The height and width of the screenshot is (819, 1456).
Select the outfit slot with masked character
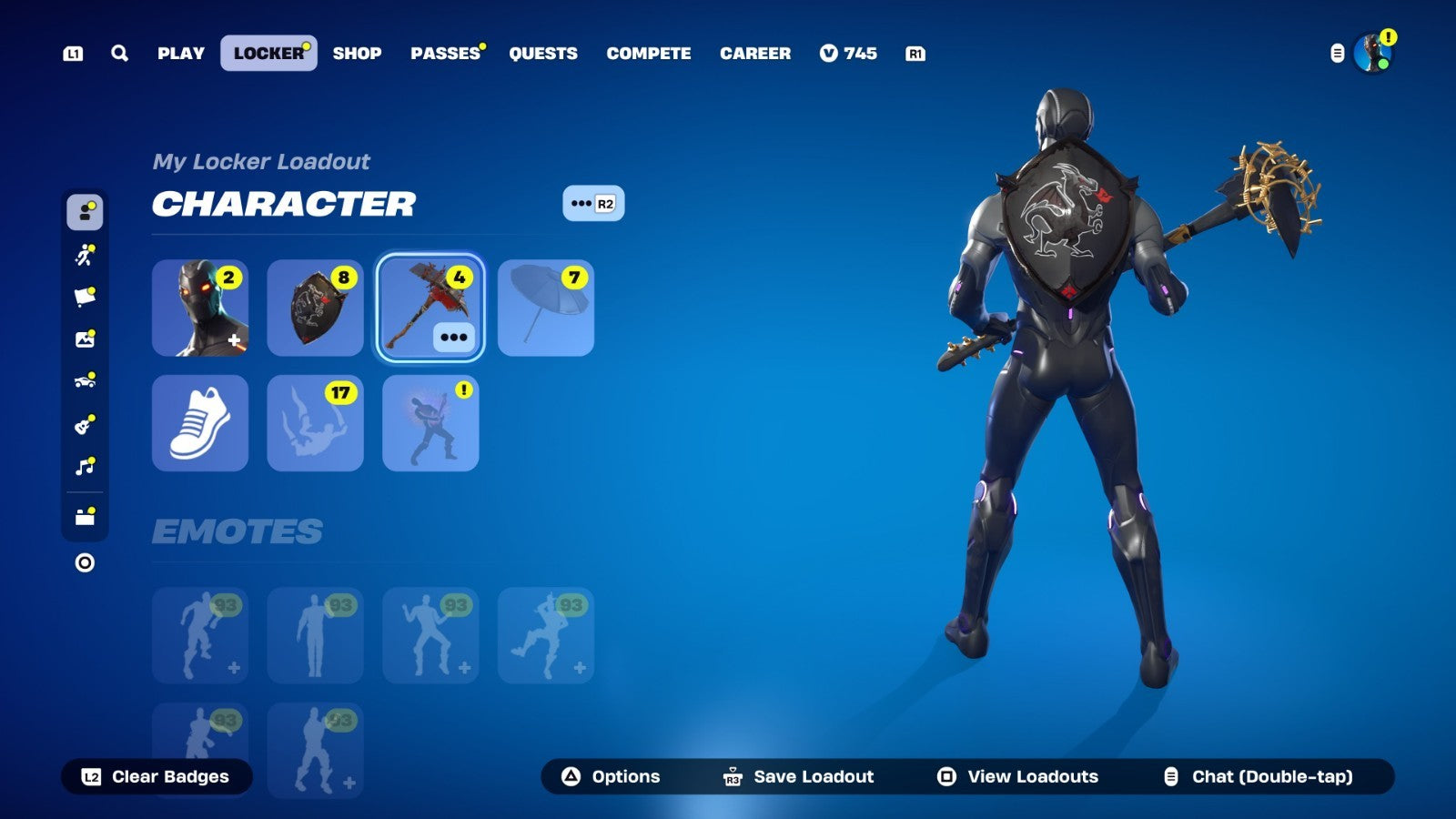(x=200, y=308)
